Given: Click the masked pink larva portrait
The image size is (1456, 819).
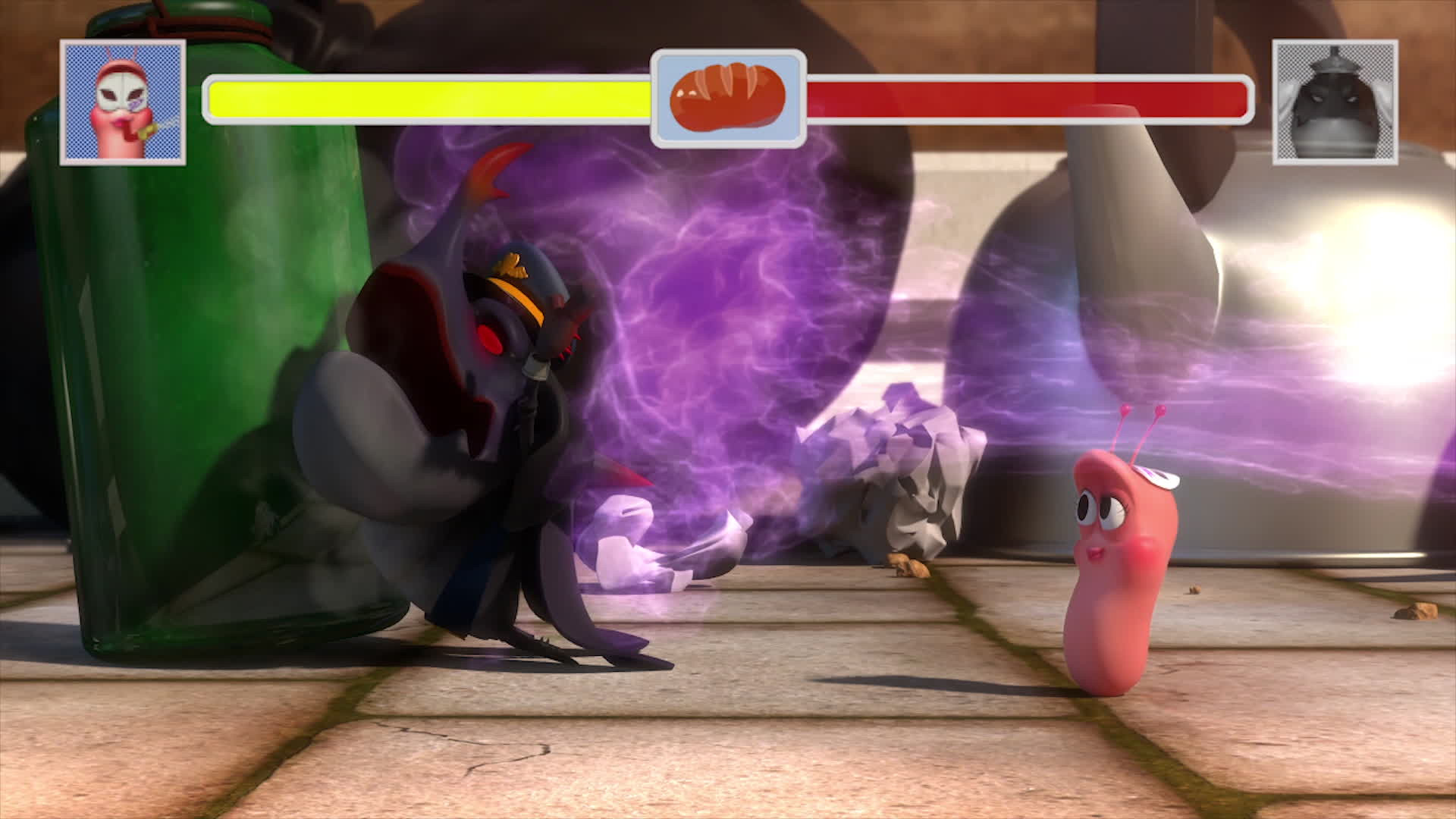Looking at the screenshot, I should tap(123, 102).
